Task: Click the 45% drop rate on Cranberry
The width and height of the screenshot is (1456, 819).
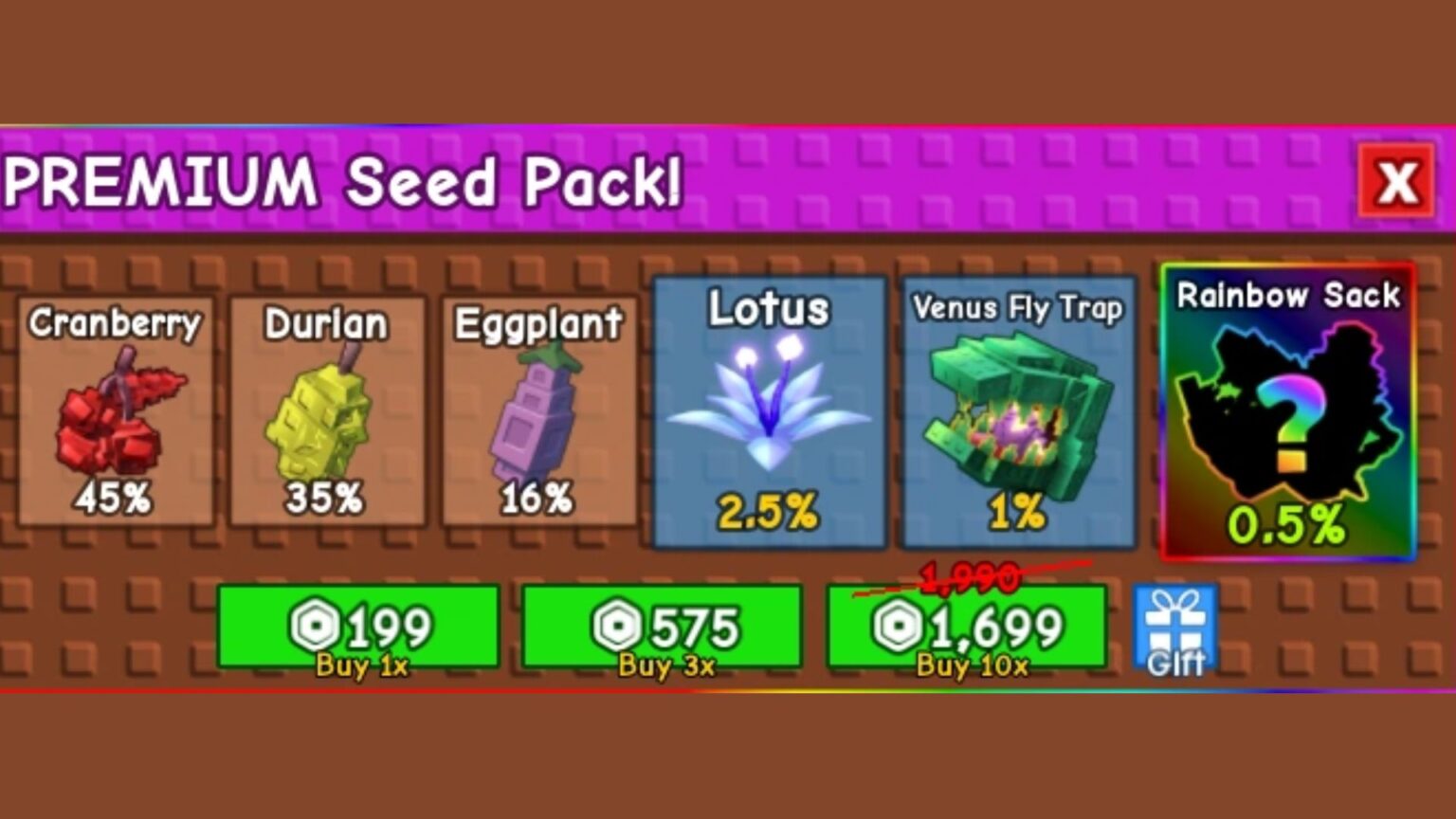Action: pos(114,498)
